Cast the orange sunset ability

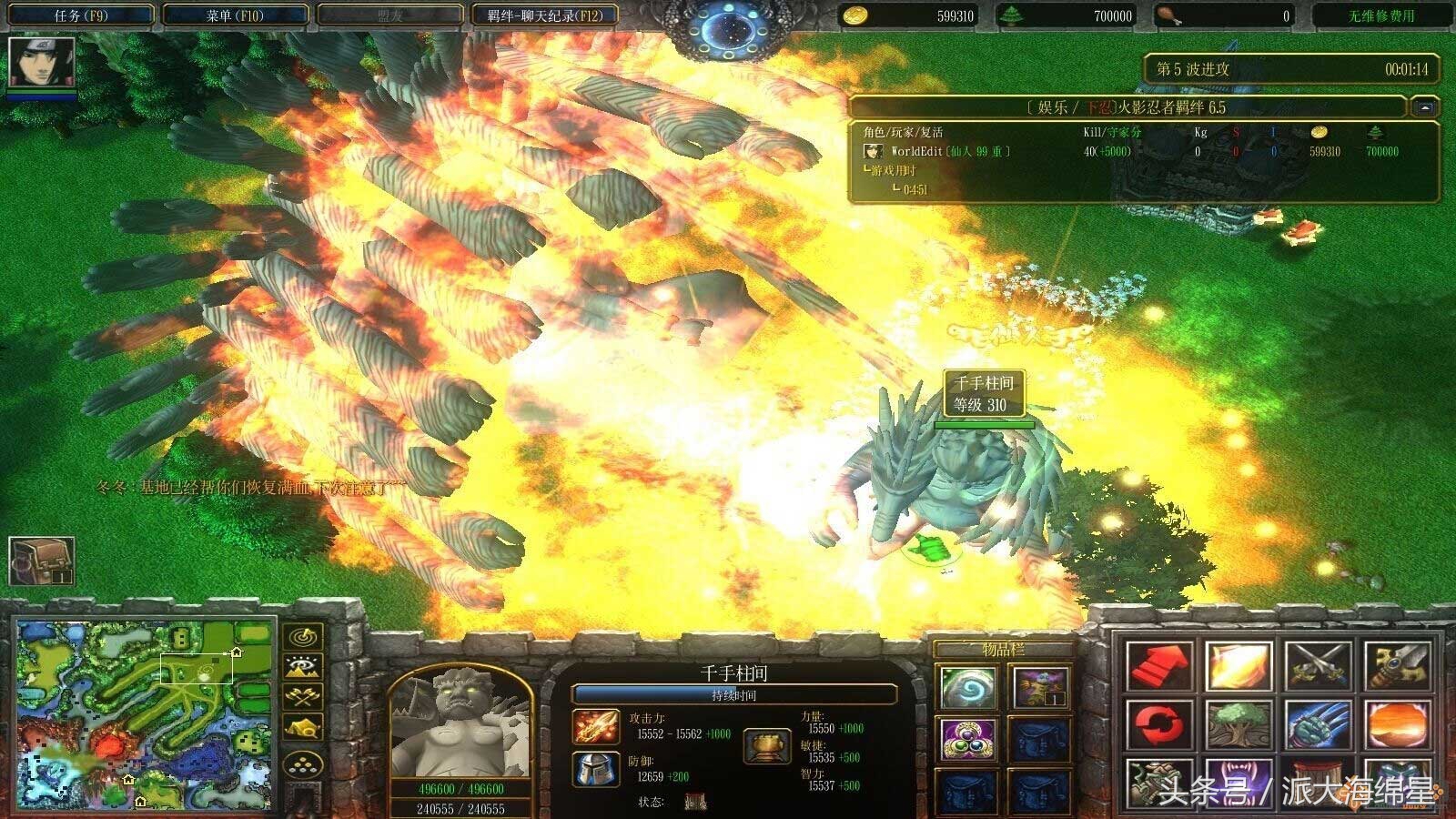(x=1396, y=725)
